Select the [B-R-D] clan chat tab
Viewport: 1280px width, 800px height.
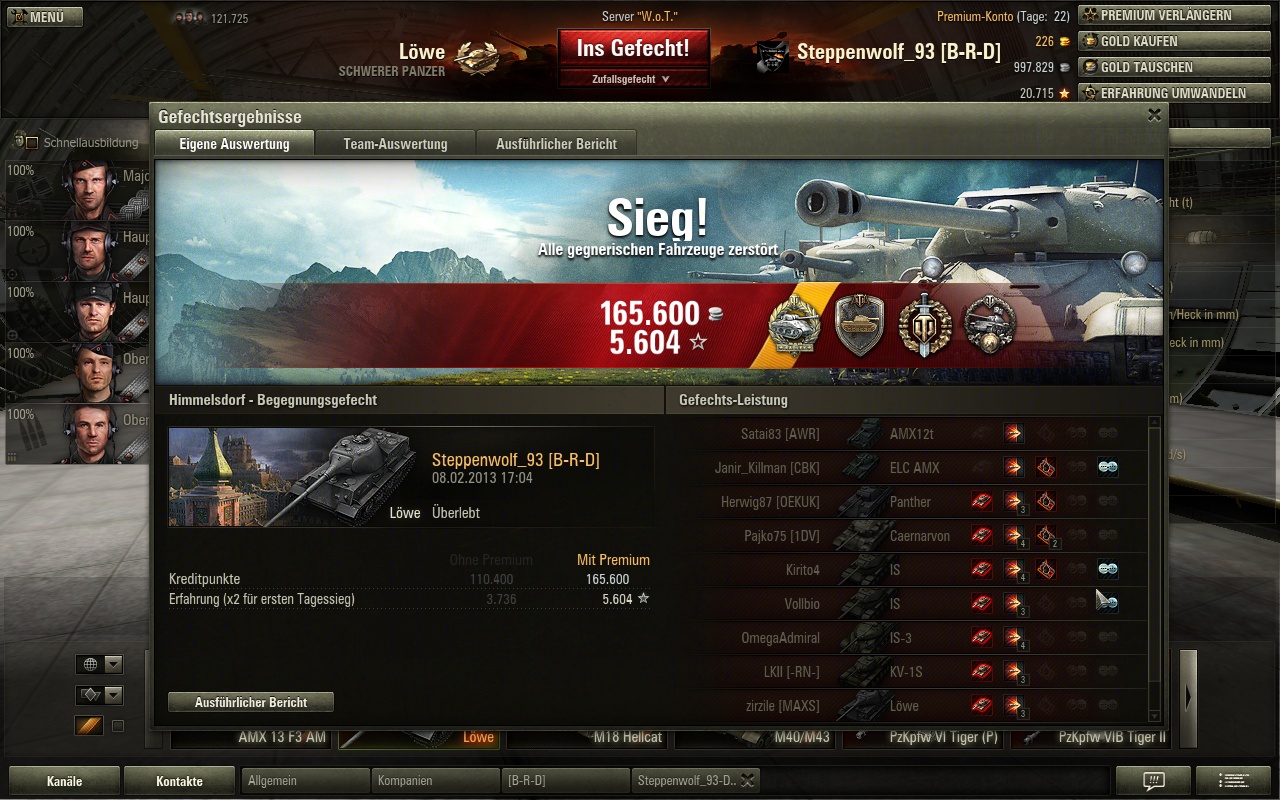(564, 781)
